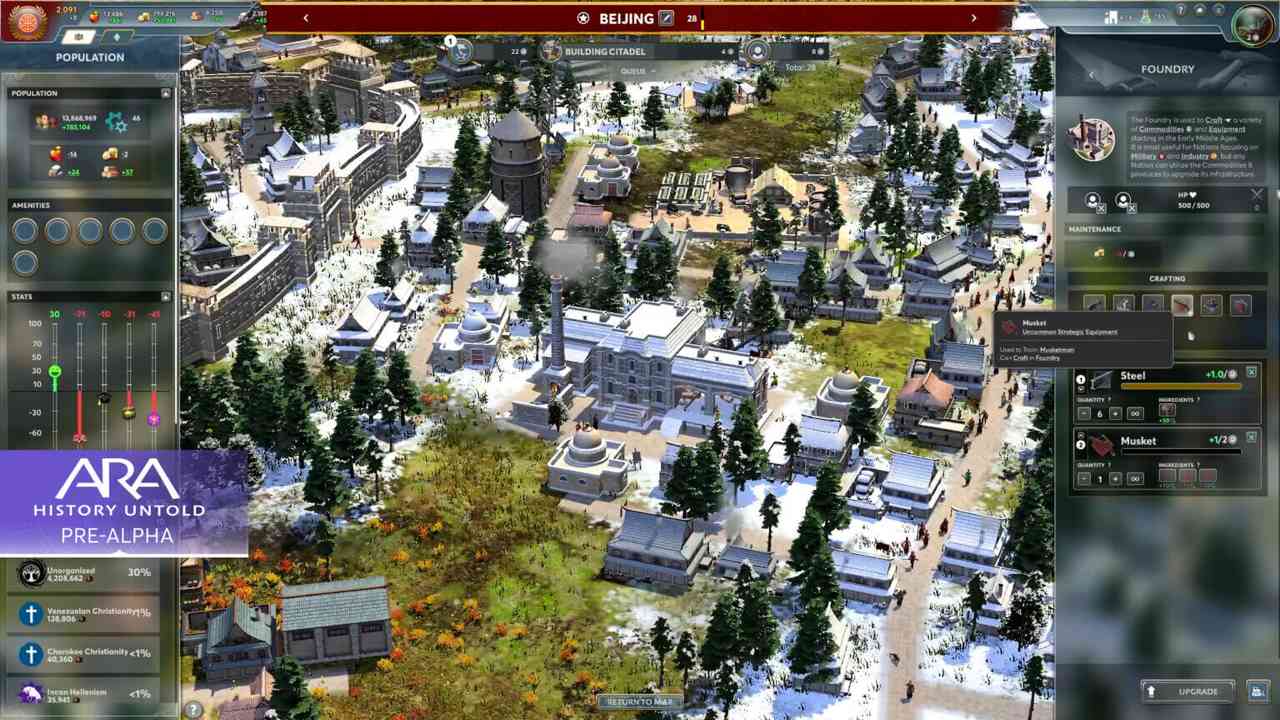Screen dimensions: 1280x720
Task: Select the Musket icon in the Crafting row
Action: tap(1183, 304)
